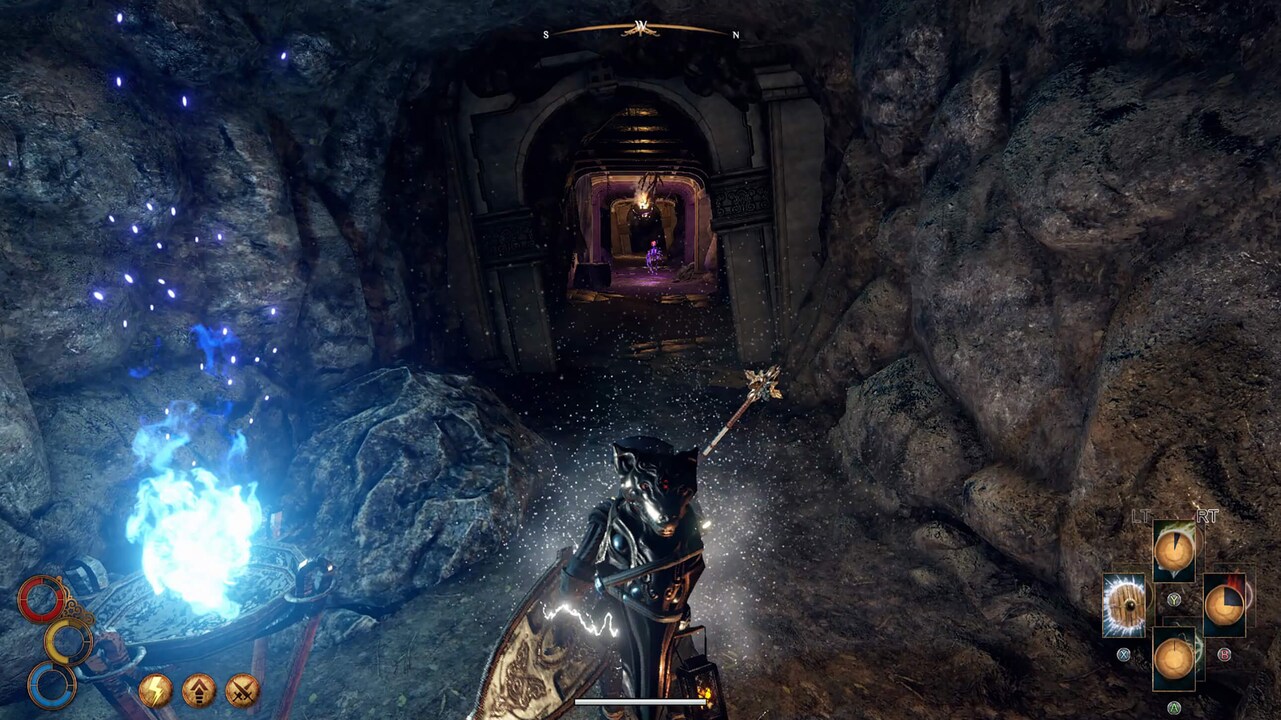The height and width of the screenshot is (720, 1281).
Task: Select the ability card bound to A
Action: [1174, 658]
